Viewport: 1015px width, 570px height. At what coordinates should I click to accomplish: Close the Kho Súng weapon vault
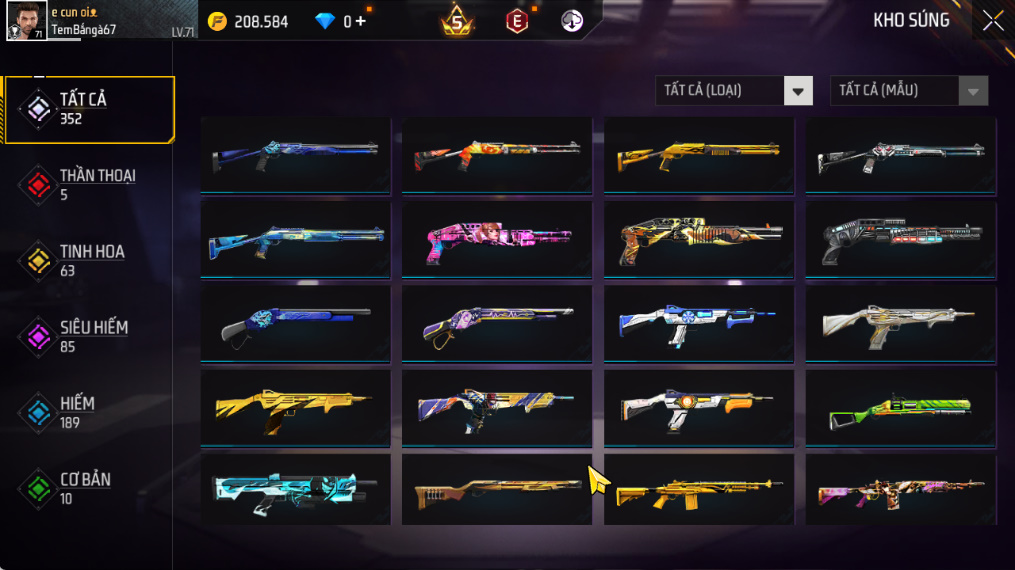992,21
